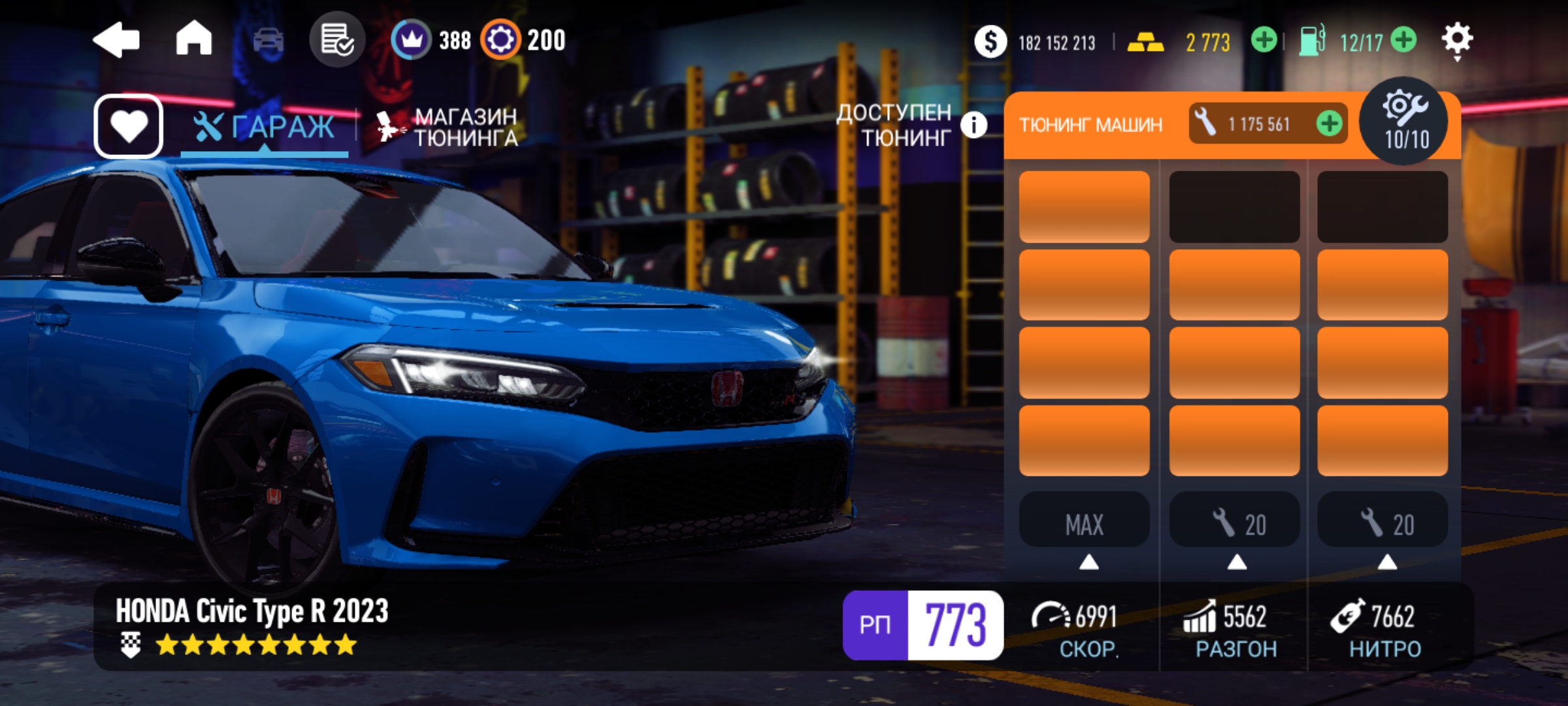The height and width of the screenshot is (706, 1568).
Task: Go back with the arrow button
Action: pyautogui.click(x=116, y=41)
